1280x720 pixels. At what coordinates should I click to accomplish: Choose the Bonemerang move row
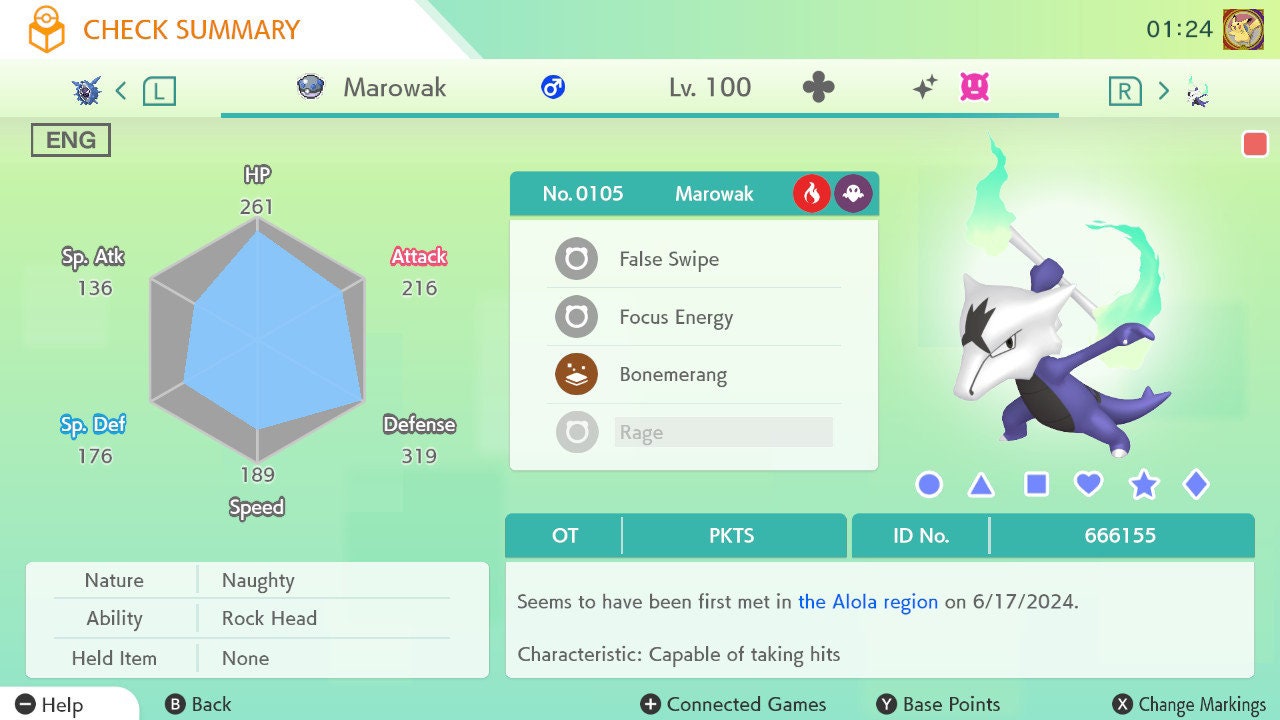[672, 376]
